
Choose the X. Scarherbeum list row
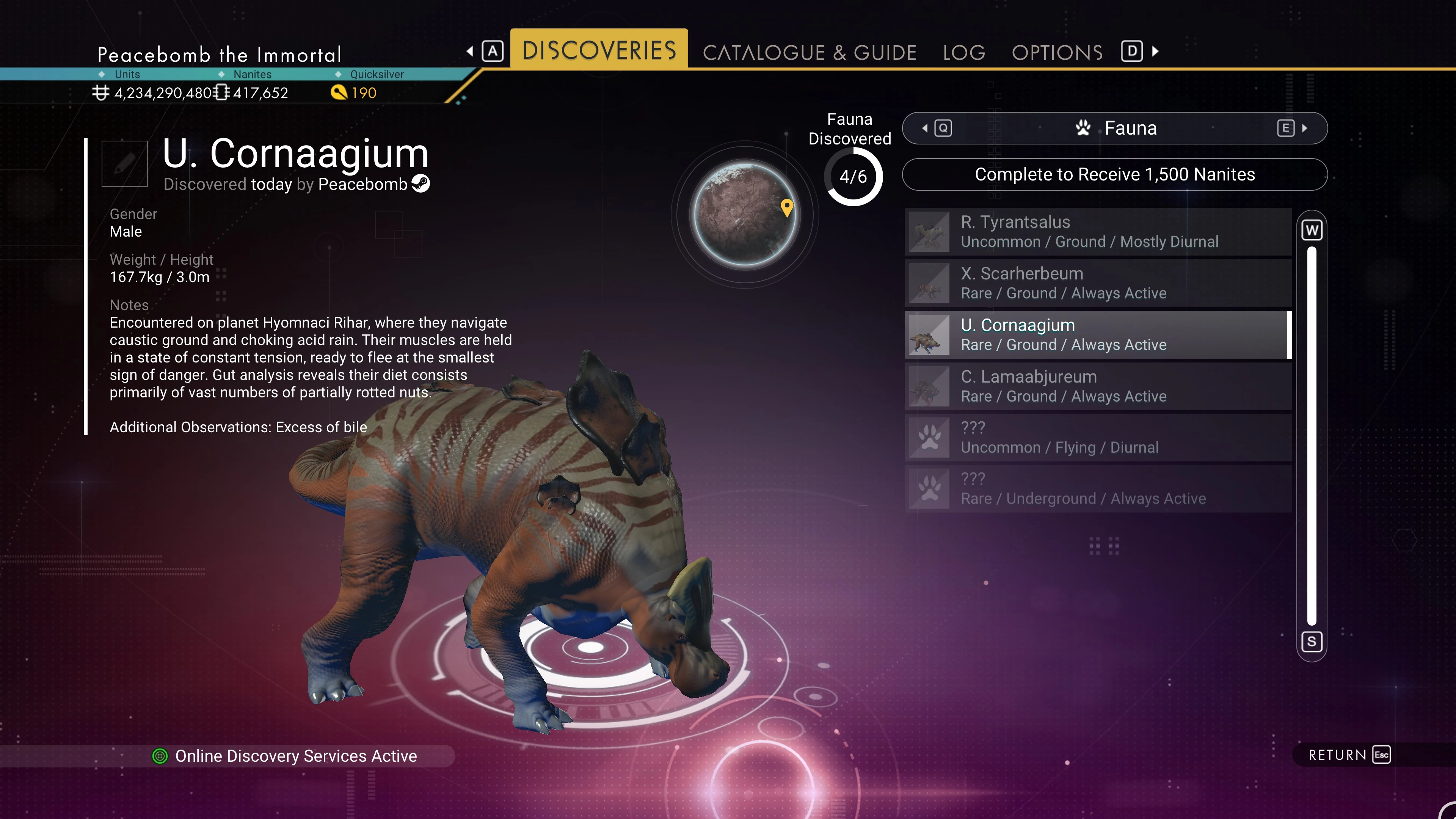pyautogui.click(x=1098, y=283)
